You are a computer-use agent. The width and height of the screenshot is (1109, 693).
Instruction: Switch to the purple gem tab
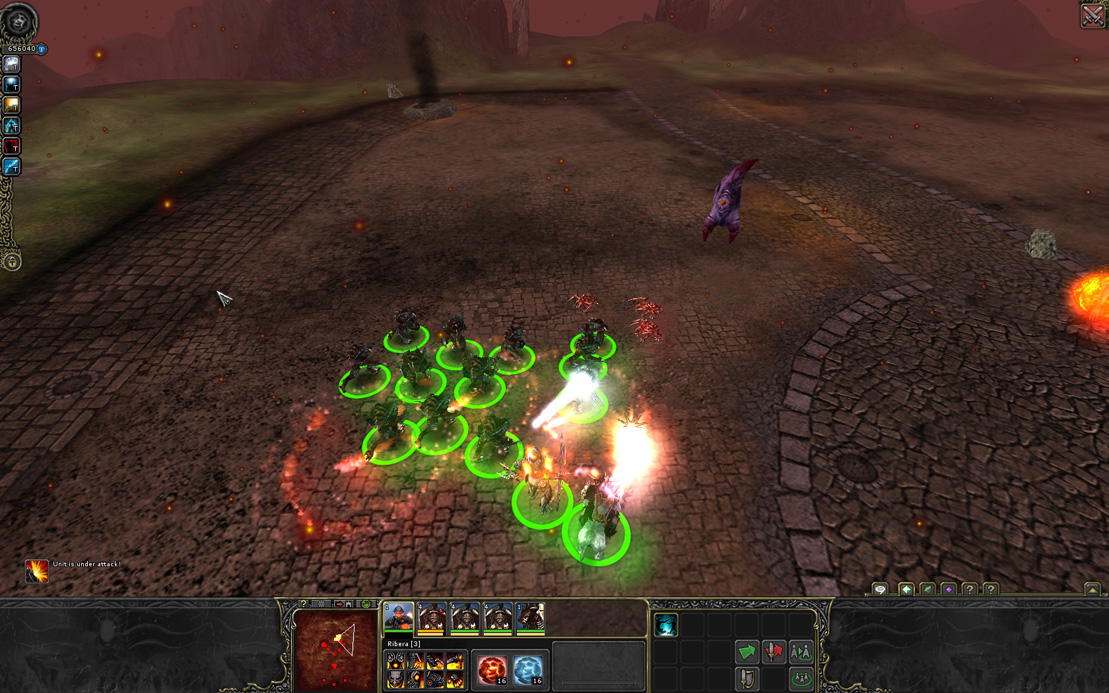point(948,590)
